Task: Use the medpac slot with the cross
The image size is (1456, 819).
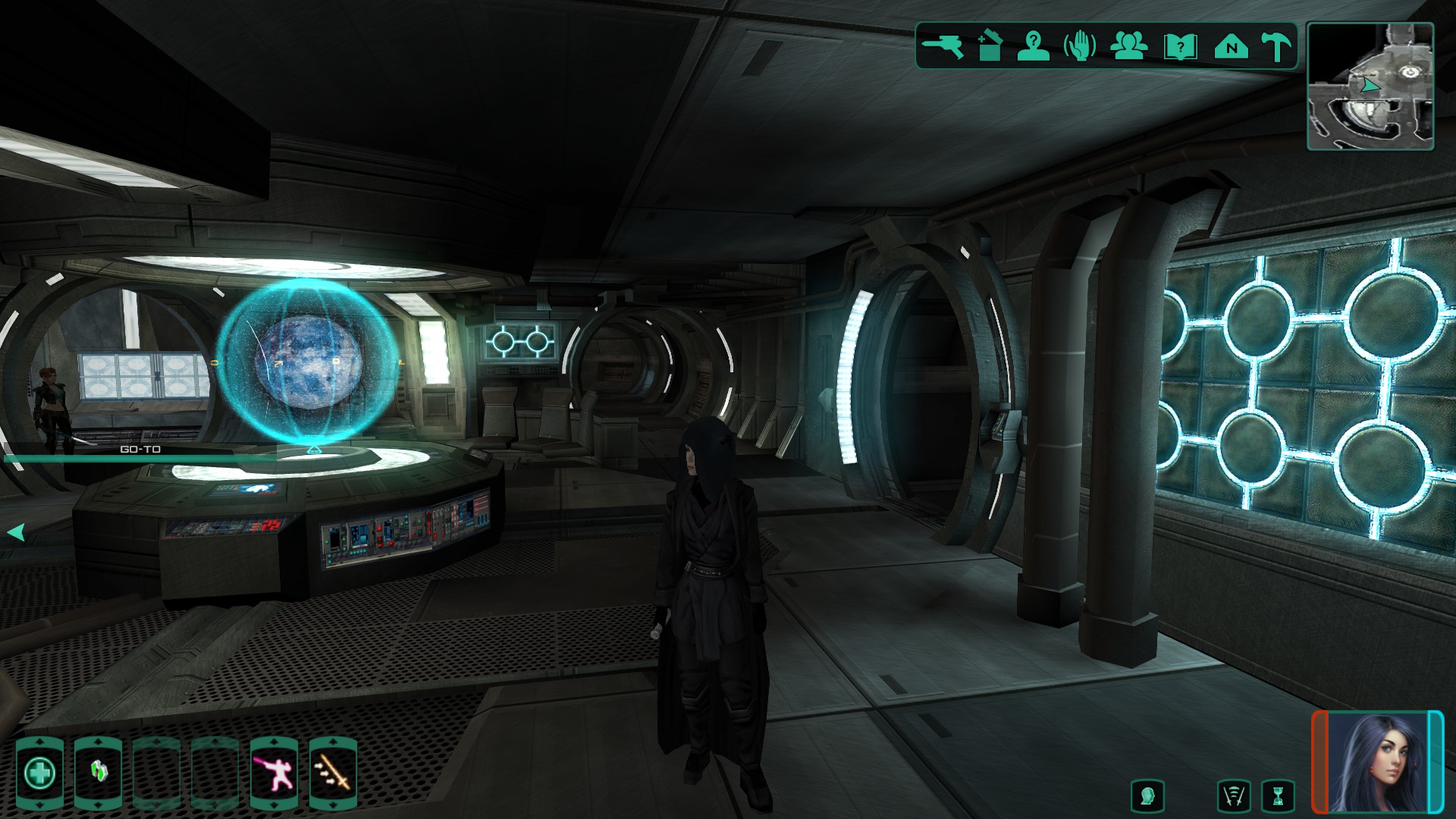Action: pyautogui.click(x=39, y=773)
